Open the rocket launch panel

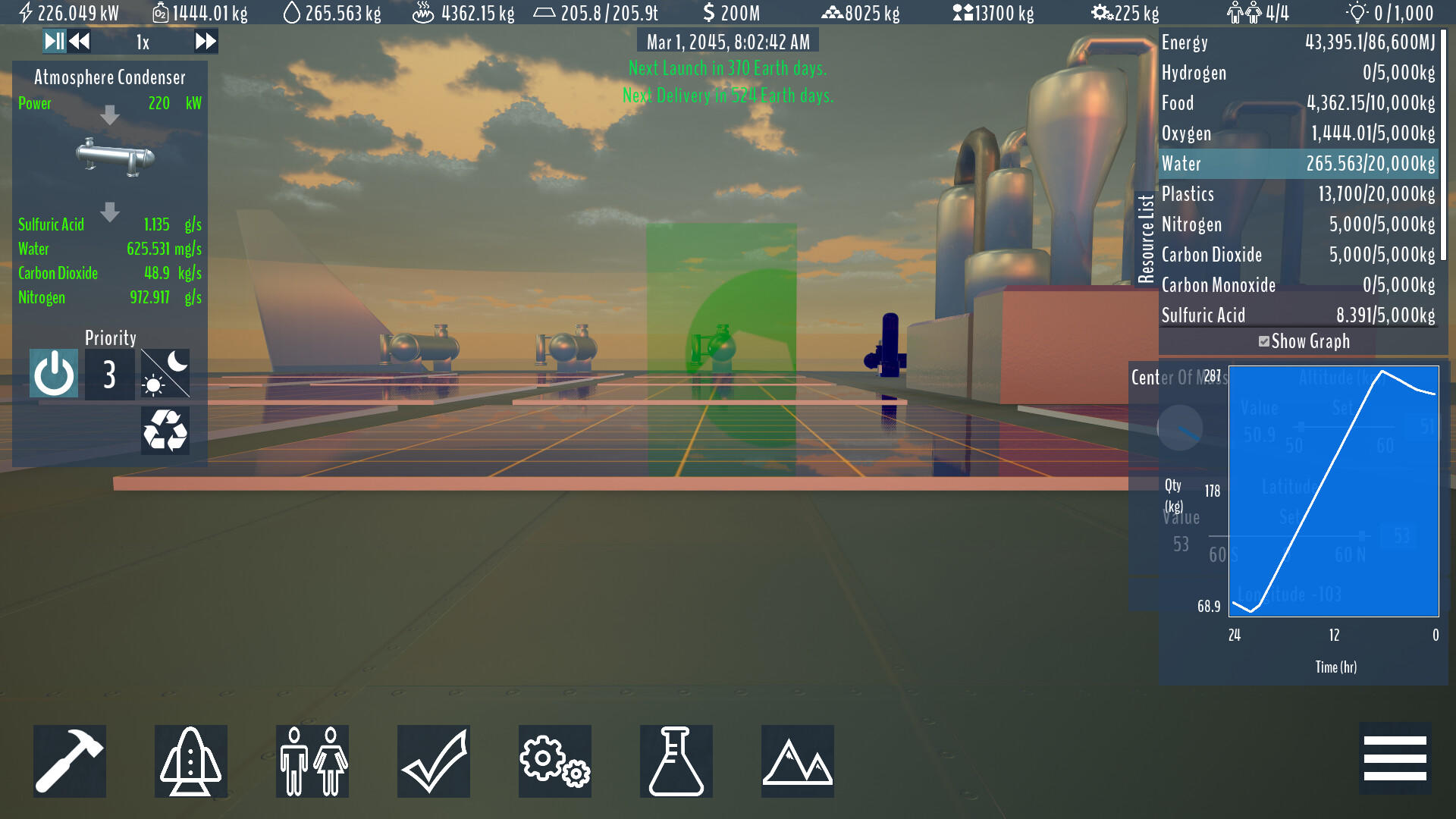190,761
